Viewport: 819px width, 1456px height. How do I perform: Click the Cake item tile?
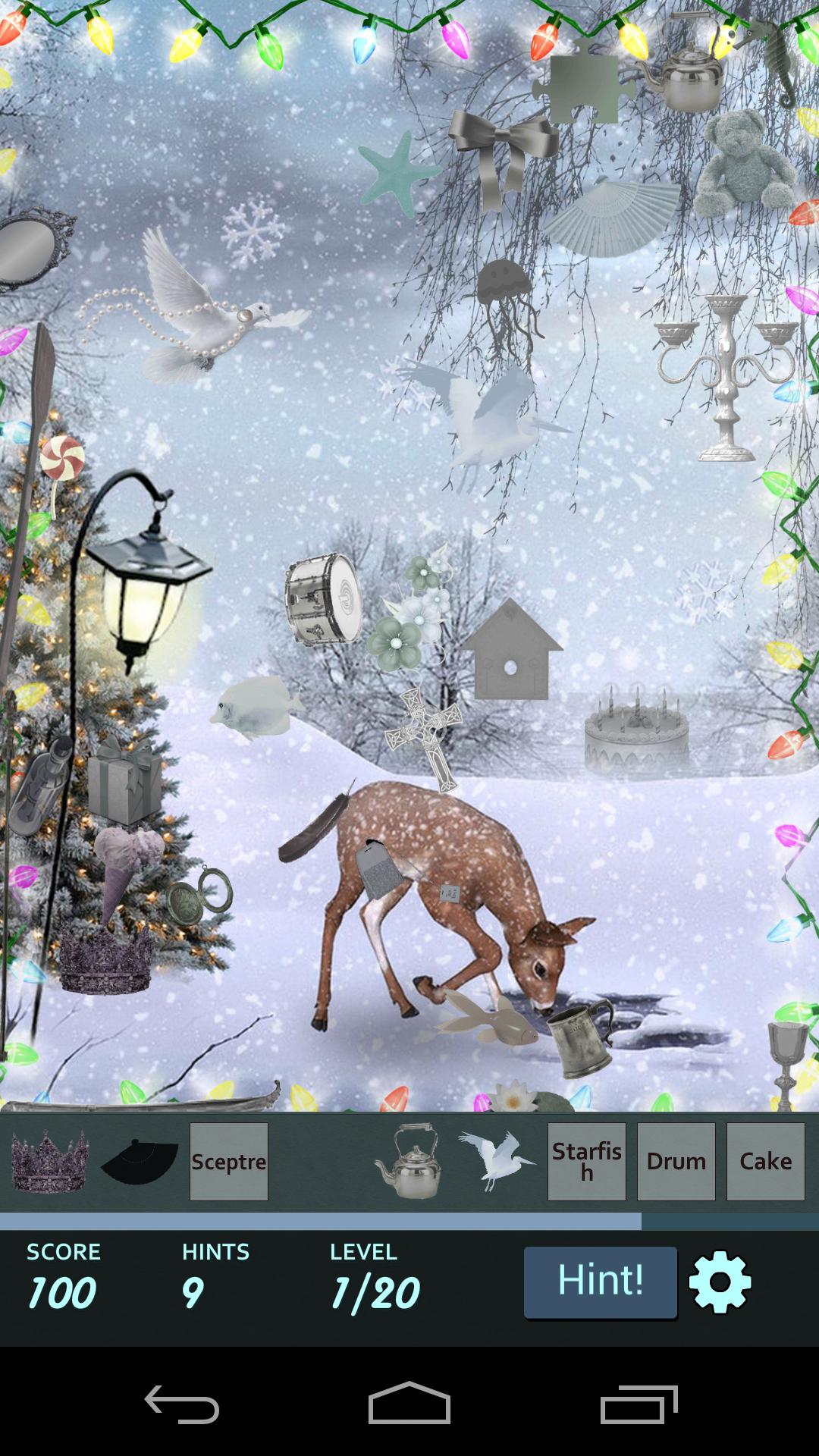click(x=765, y=1161)
